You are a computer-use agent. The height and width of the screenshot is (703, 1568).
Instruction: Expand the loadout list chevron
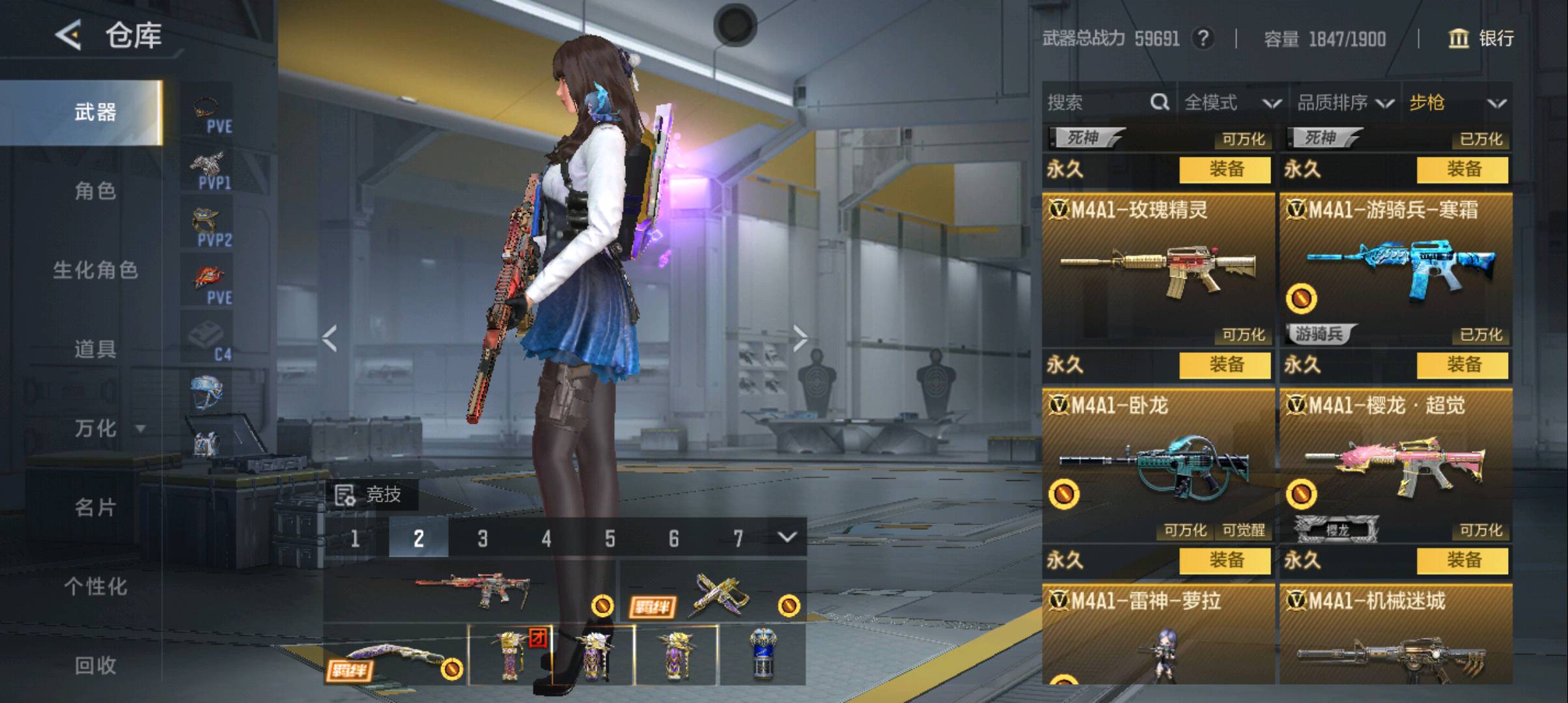click(x=787, y=538)
